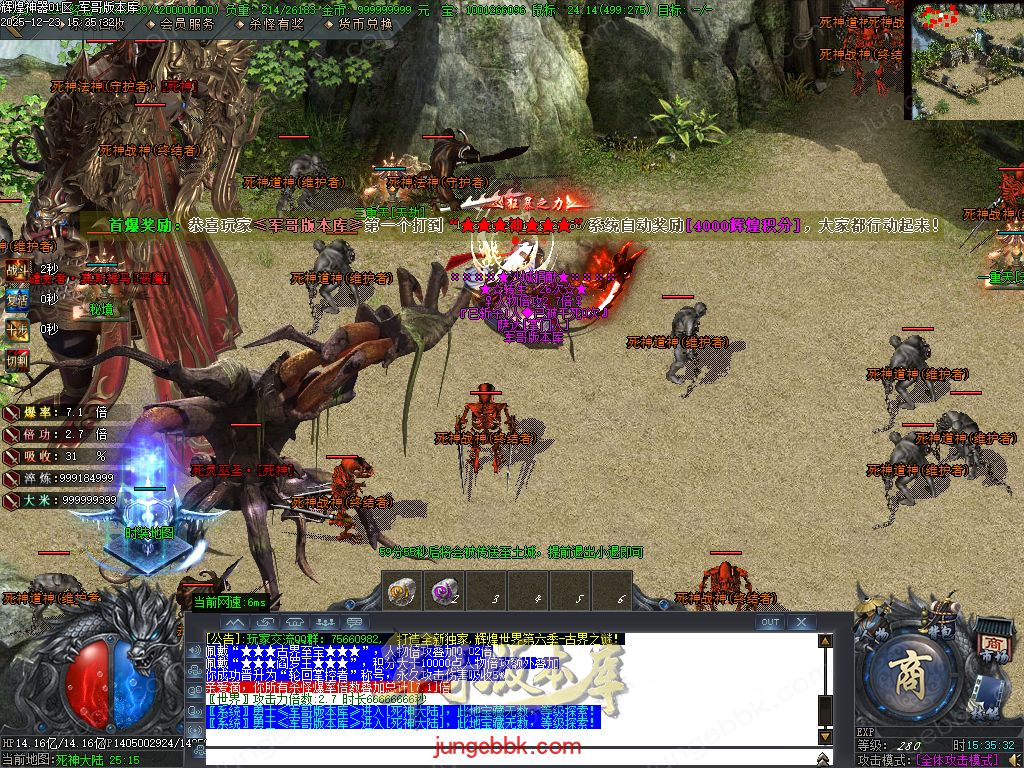Click the minimap in the corner
The width and height of the screenshot is (1024, 768).
(966, 60)
